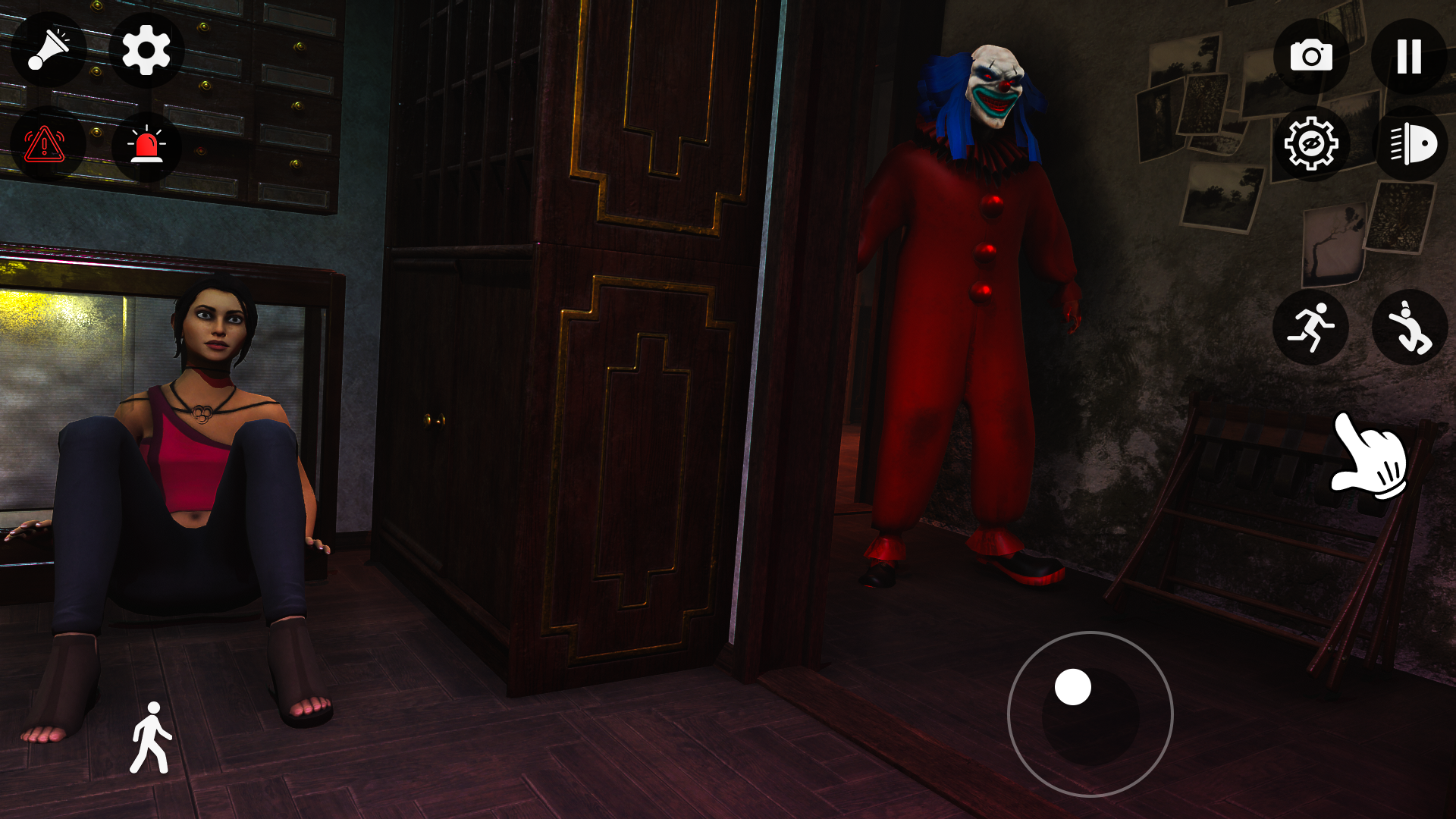
Task: Enable sprint with the running man icon
Action: click(x=1310, y=326)
